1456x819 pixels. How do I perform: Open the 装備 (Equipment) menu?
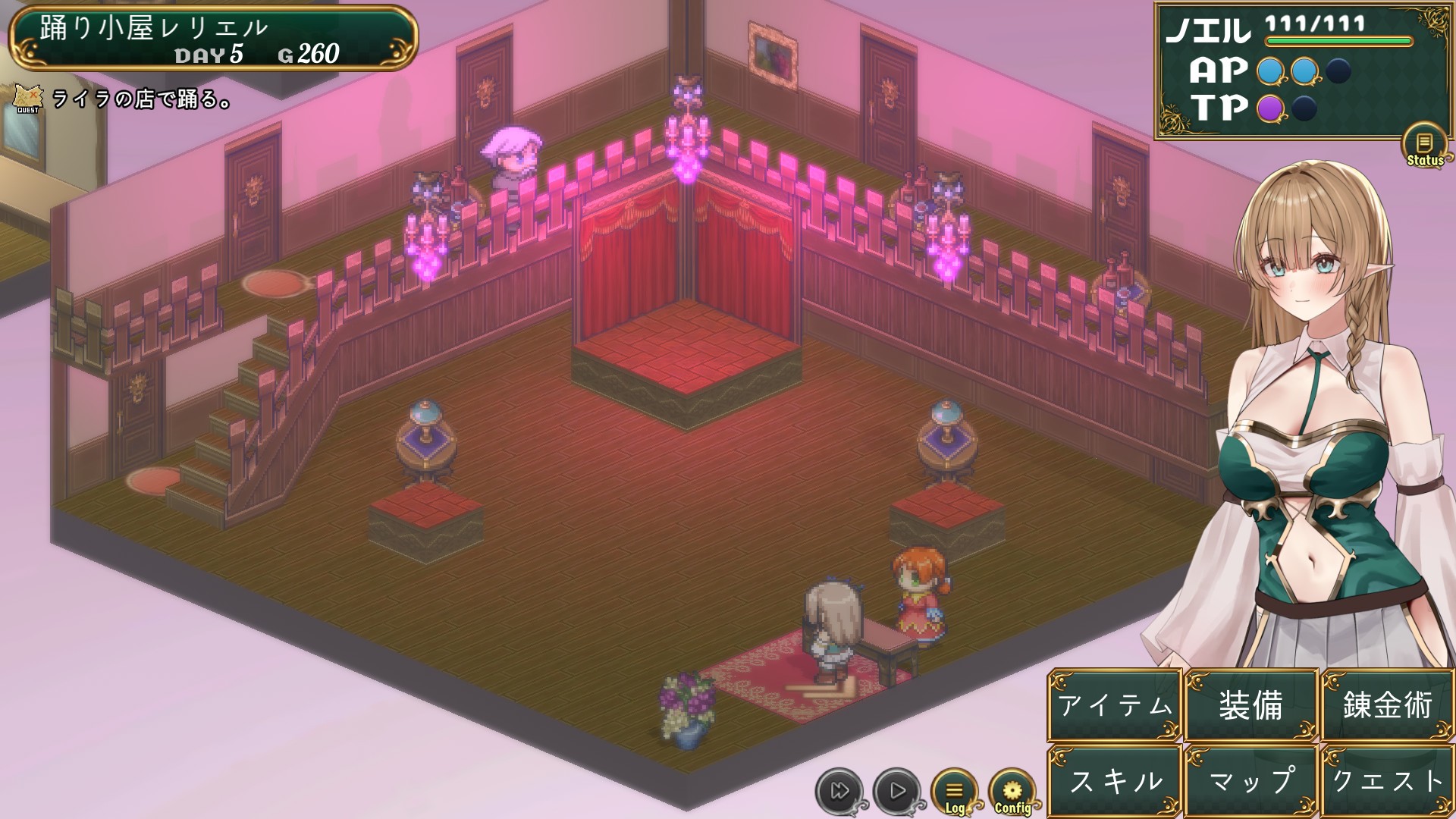(x=1250, y=705)
